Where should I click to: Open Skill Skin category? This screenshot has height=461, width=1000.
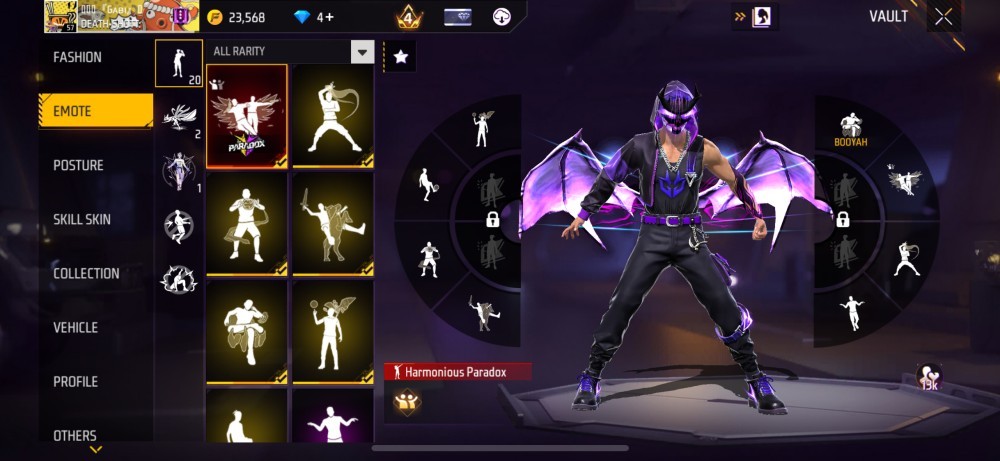(82, 220)
